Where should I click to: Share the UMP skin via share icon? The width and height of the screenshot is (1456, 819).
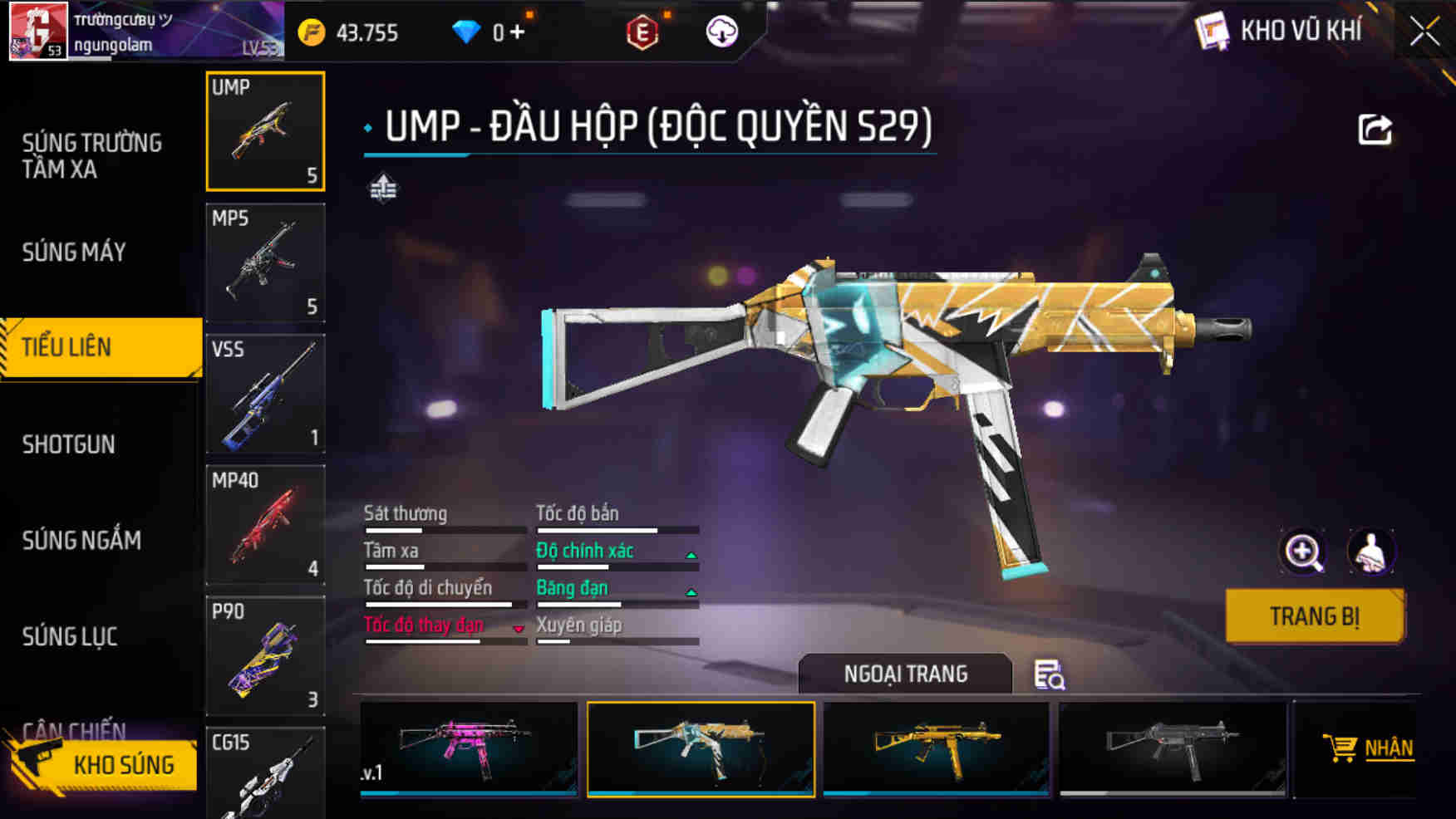pyautogui.click(x=1375, y=130)
